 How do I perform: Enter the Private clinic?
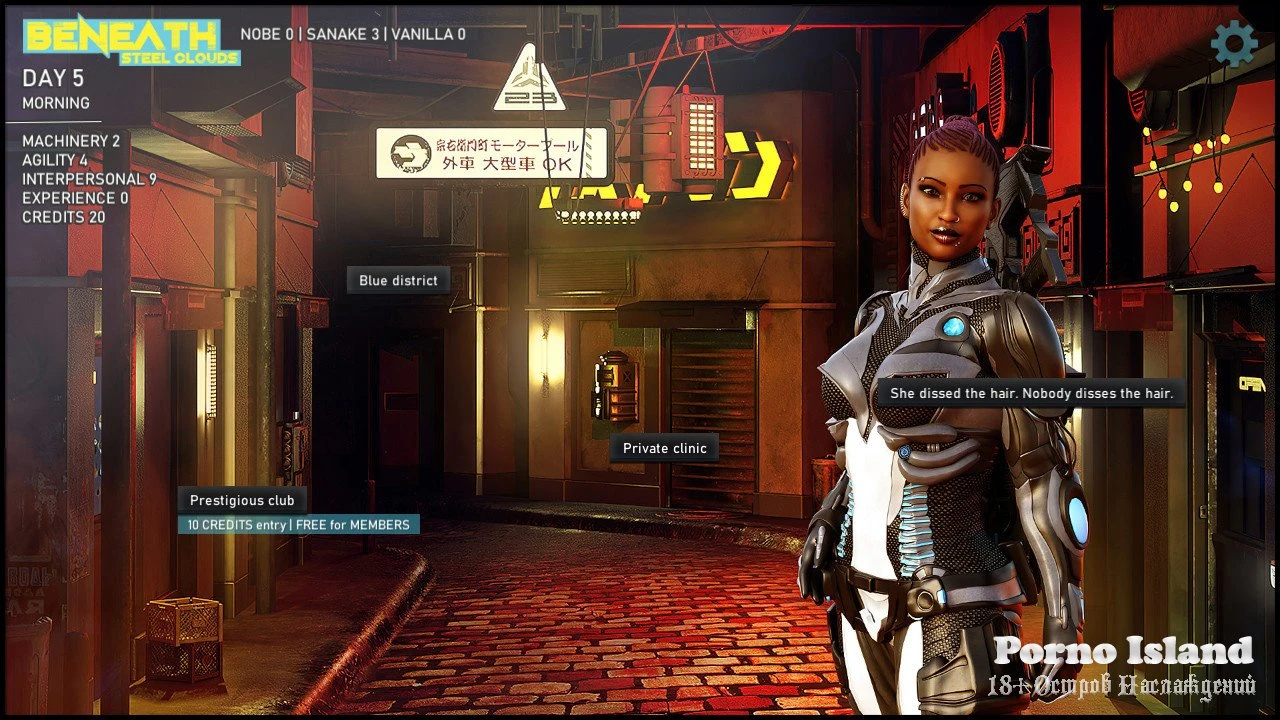point(664,449)
